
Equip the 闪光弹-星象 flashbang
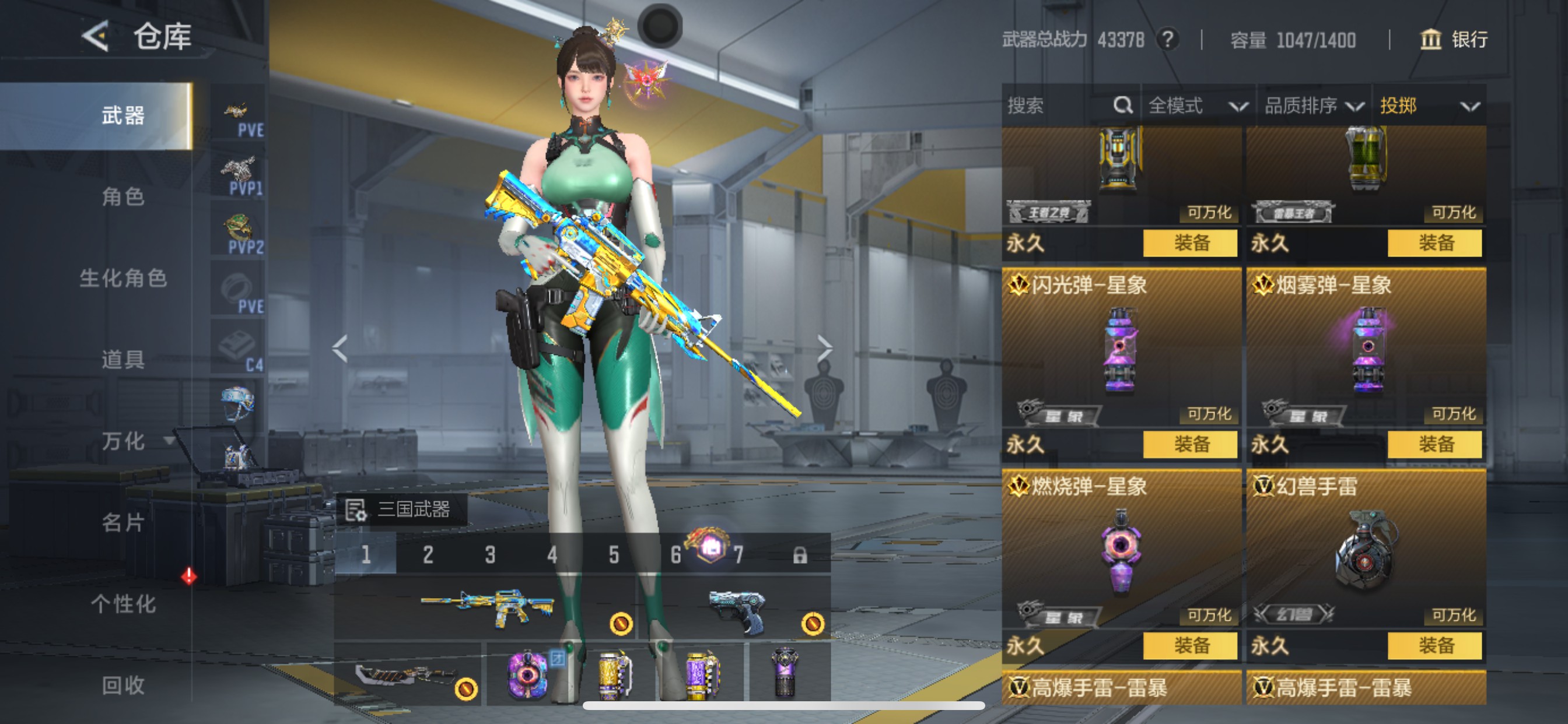coord(1190,444)
